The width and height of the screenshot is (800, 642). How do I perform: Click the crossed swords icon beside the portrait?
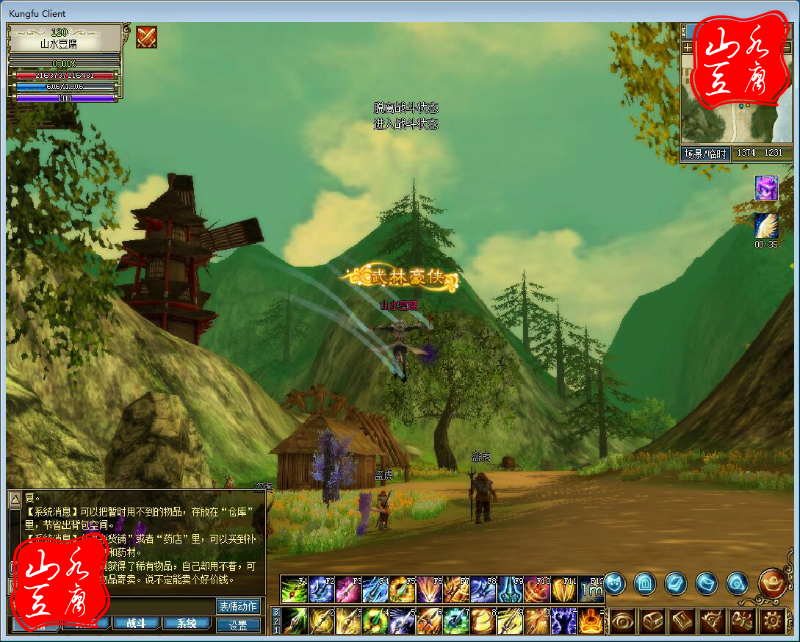pos(146,37)
